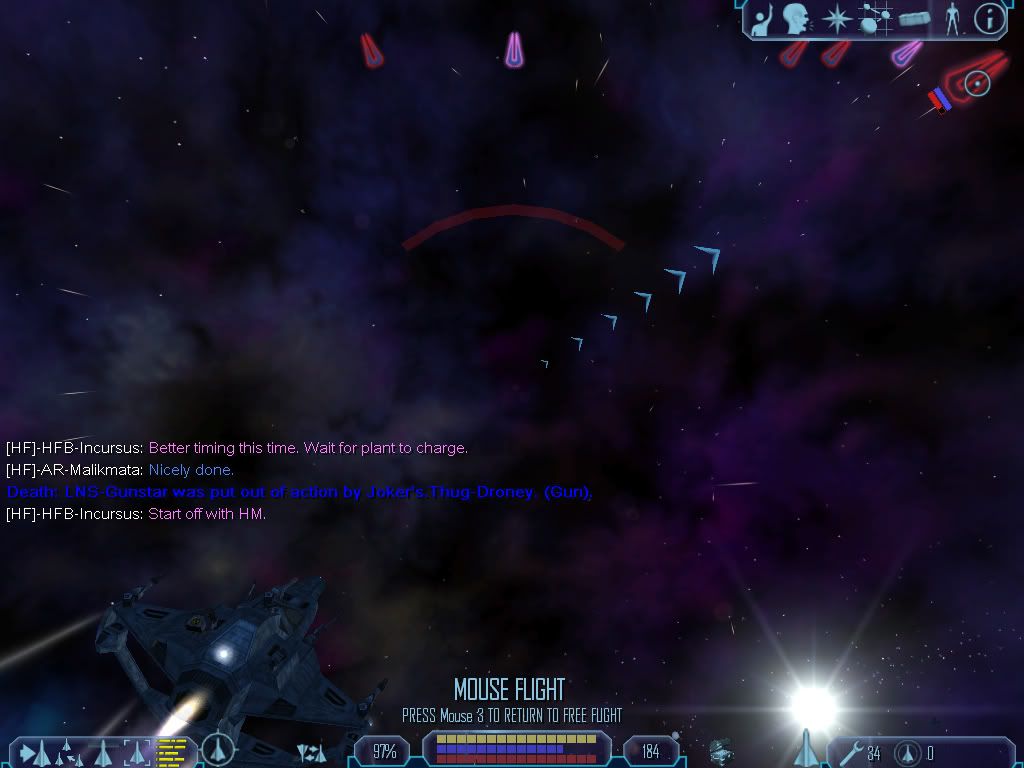
Task: Open the Nav Map star icon
Action: click(x=835, y=18)
